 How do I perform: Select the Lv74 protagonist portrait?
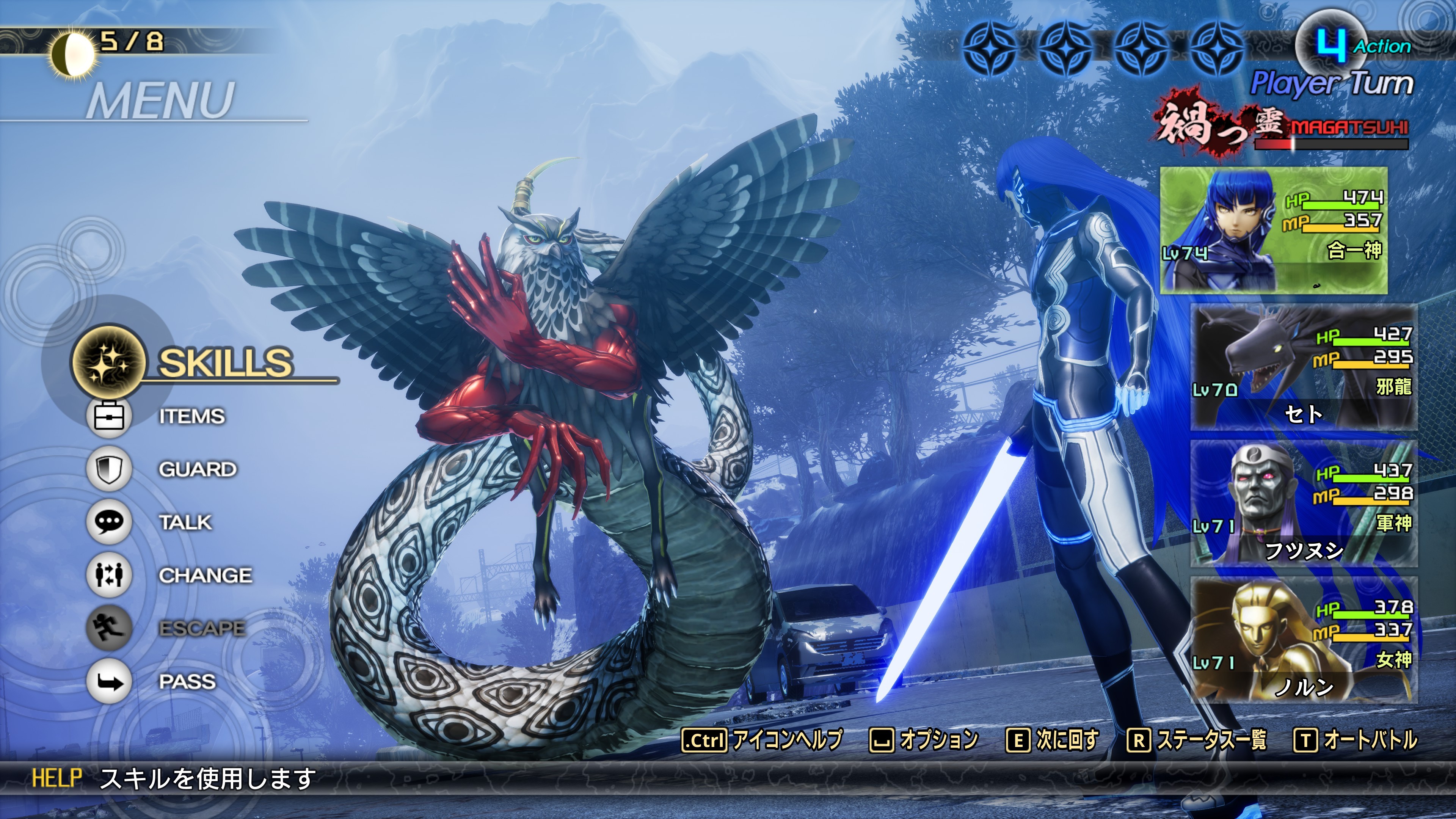(1273, 230)
